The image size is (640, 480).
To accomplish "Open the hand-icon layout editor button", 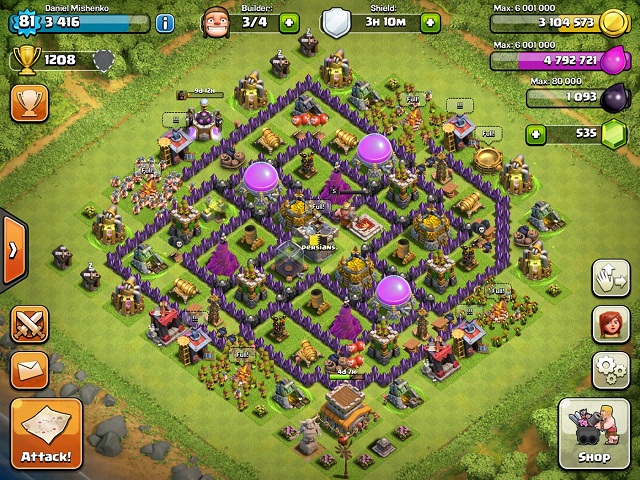I will (x=610, y=277).
